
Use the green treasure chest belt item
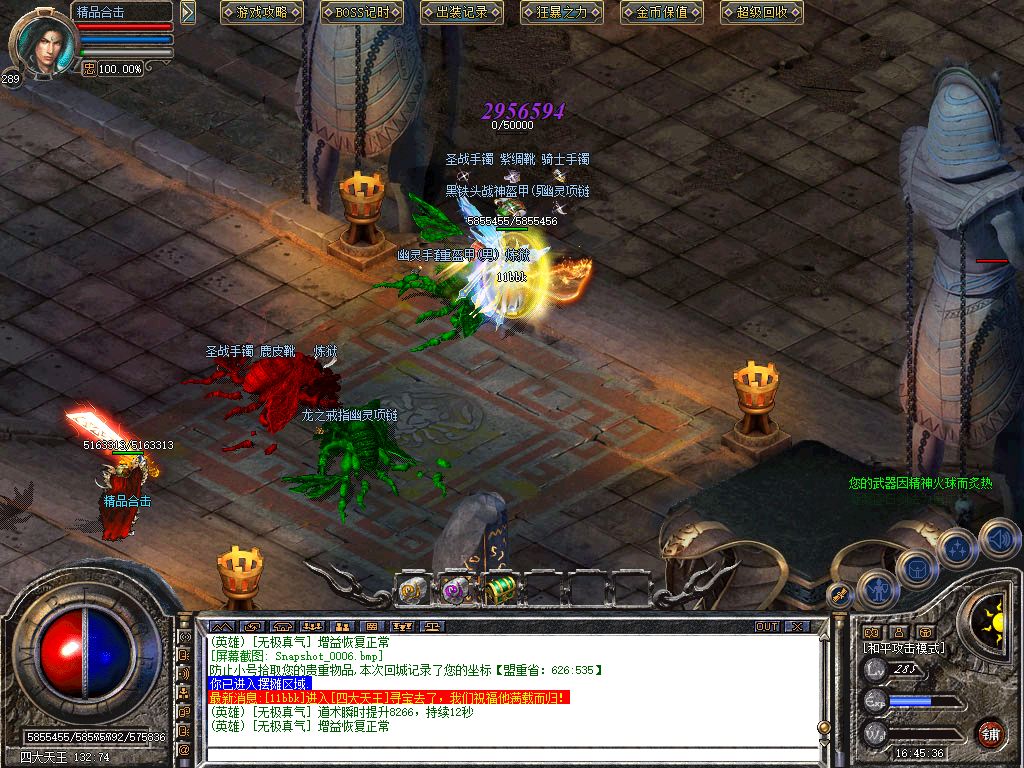[498, 590]
